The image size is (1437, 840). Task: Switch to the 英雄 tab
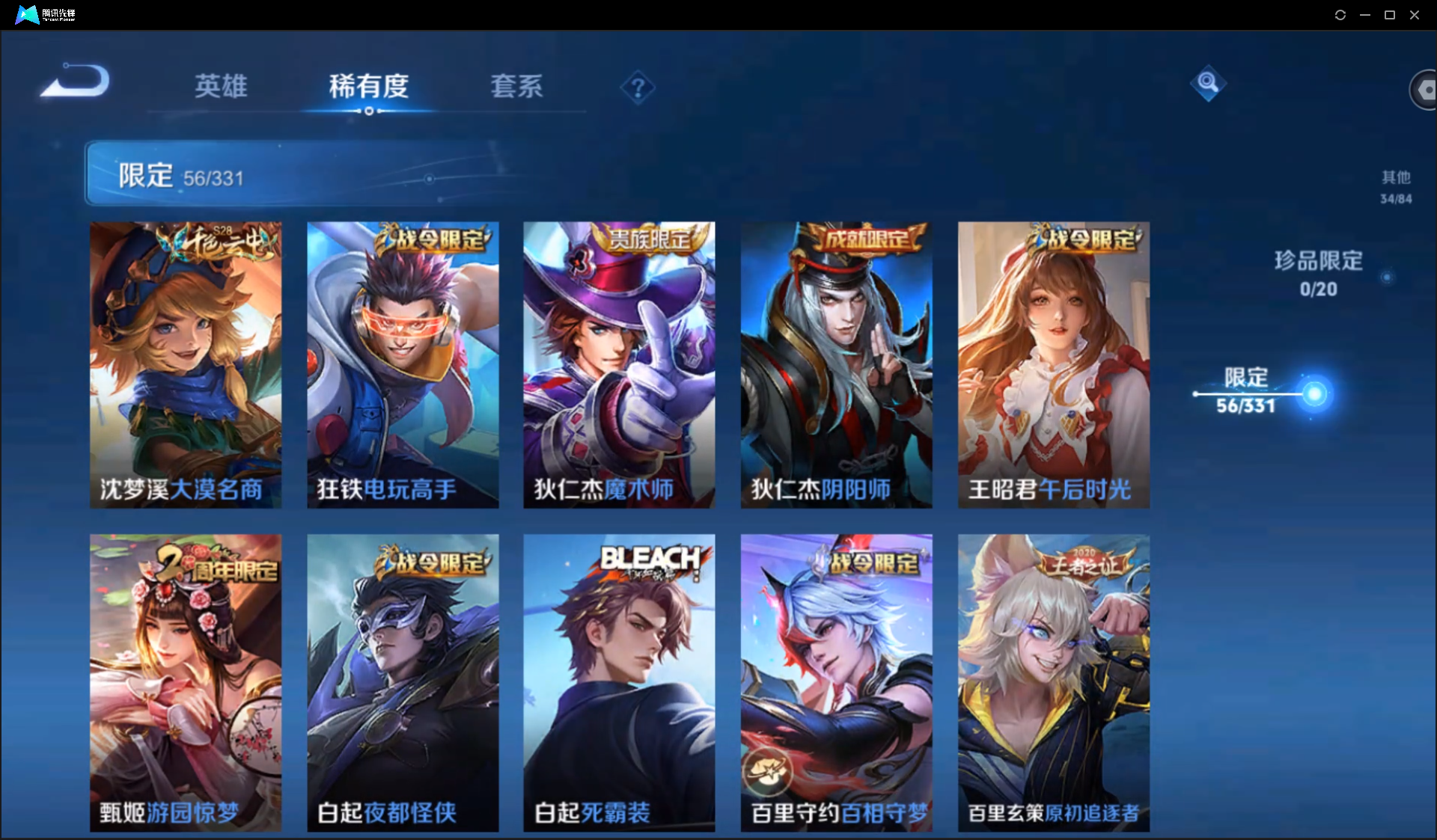pyautogui.click(x=221, y=86)
